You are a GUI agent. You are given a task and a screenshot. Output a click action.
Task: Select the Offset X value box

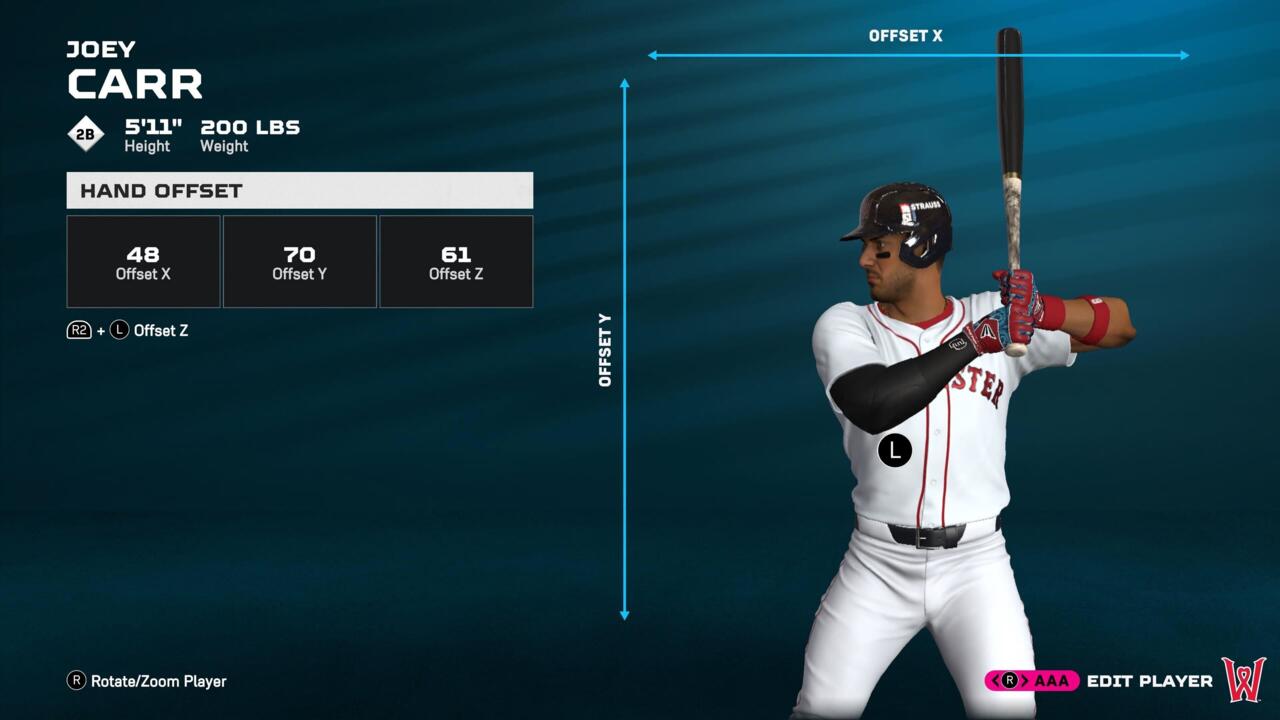(143, 262)
